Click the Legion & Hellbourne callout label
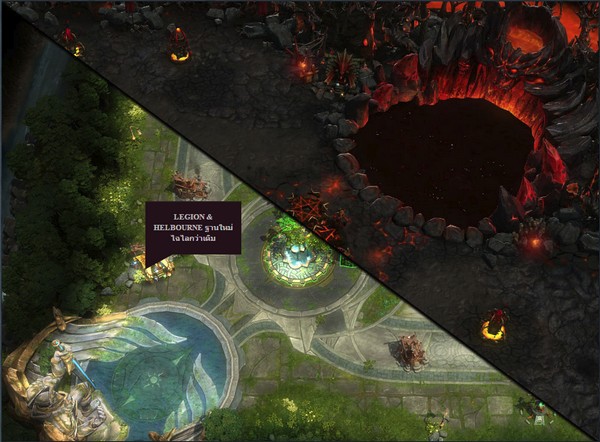The image size is (600, 442). (193, 228)
